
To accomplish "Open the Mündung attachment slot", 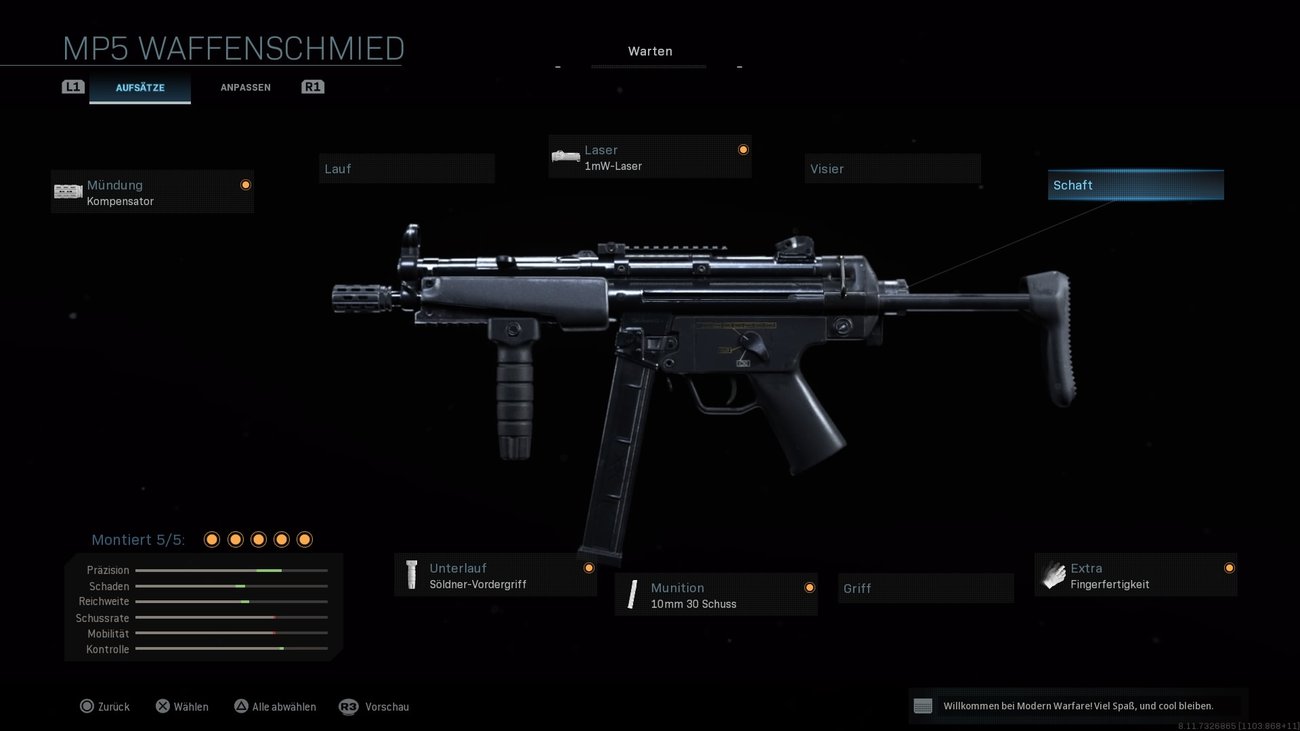I will coord(152,192).
